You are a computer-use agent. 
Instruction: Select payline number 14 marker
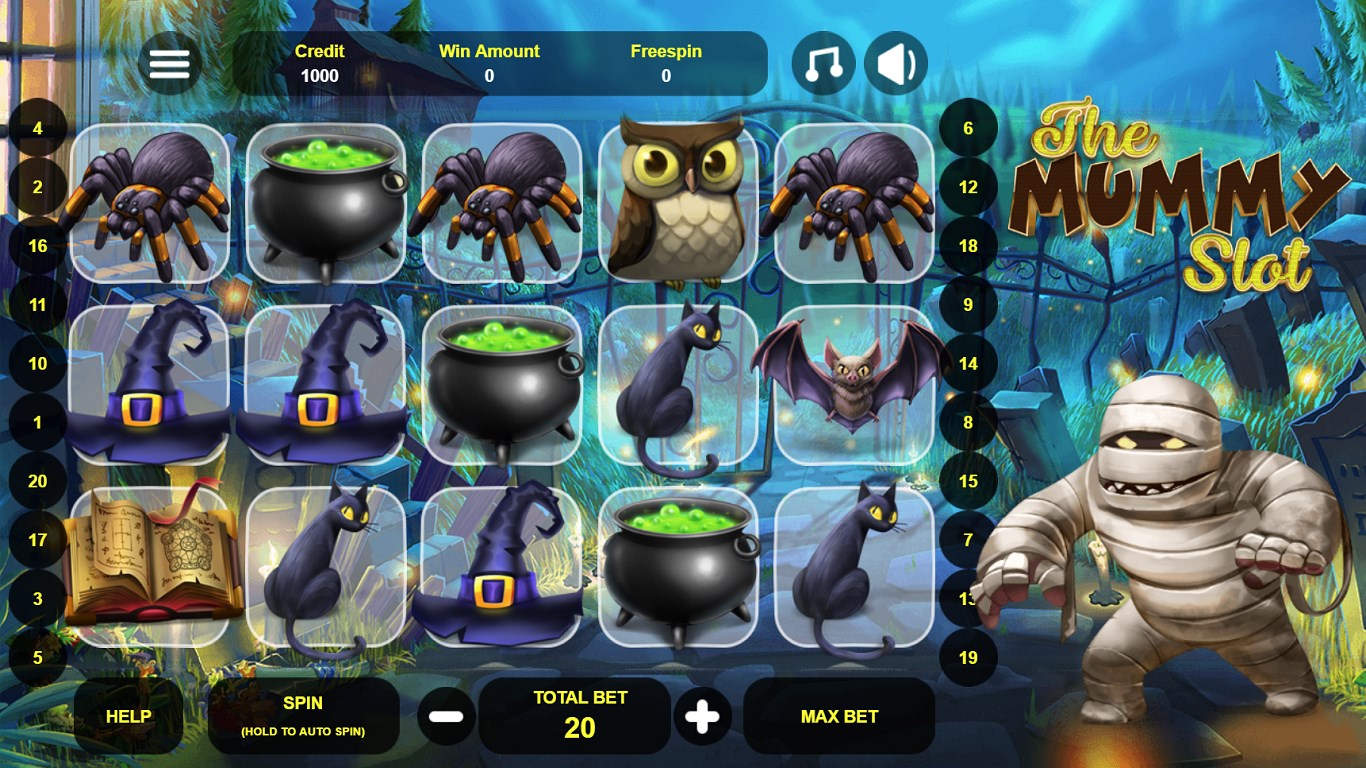point(968,364)
